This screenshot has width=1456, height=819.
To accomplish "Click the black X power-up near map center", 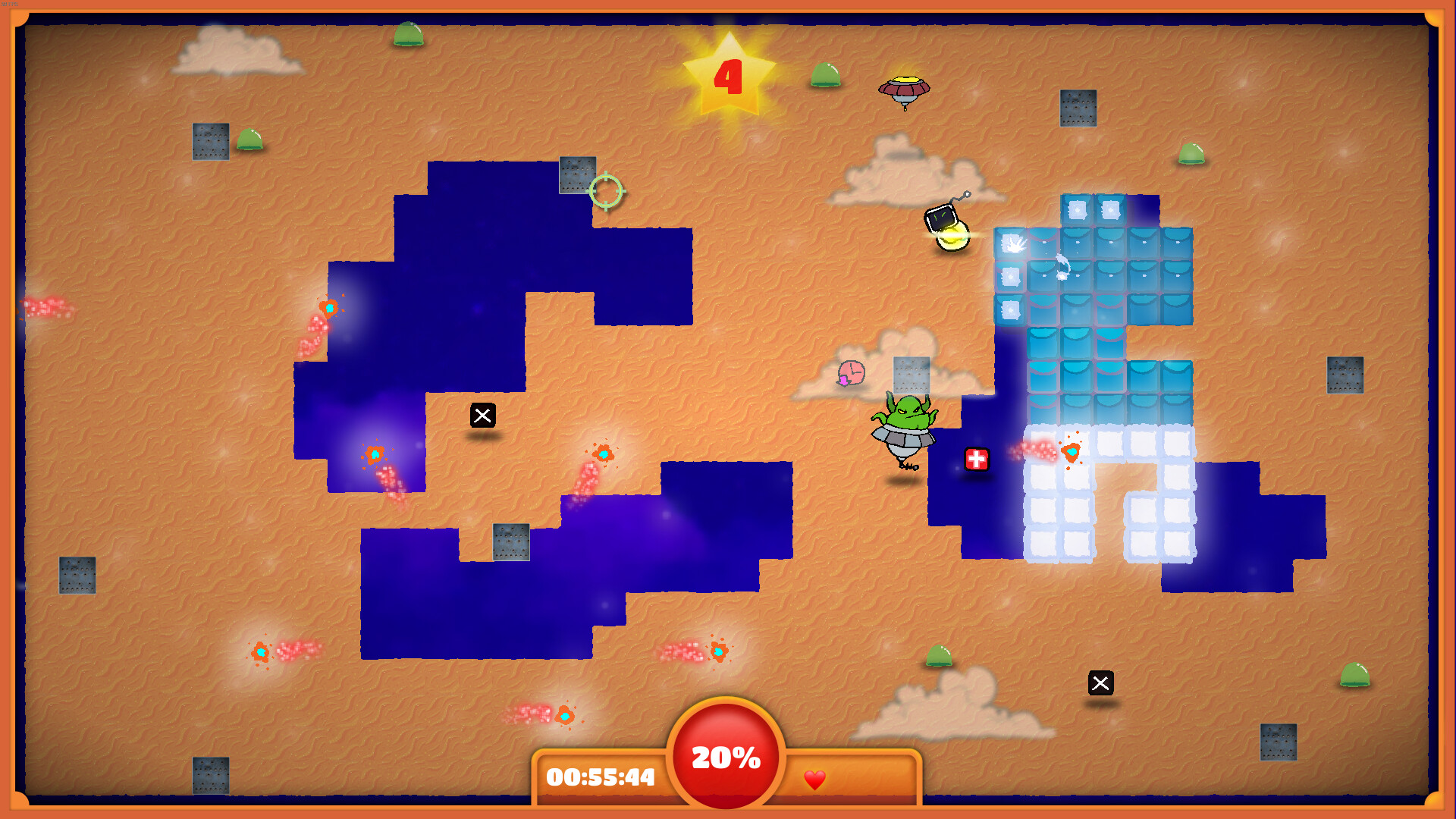I will 483,416.
